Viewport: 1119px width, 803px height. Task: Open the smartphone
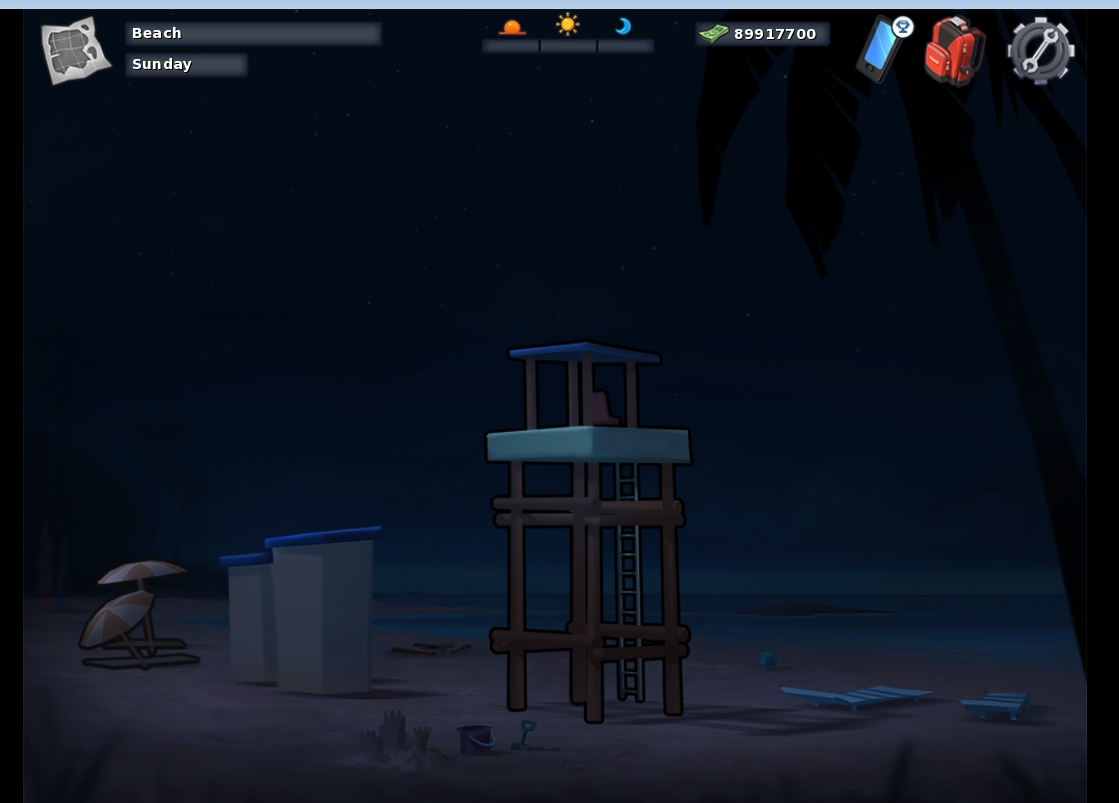click(879, 50)
